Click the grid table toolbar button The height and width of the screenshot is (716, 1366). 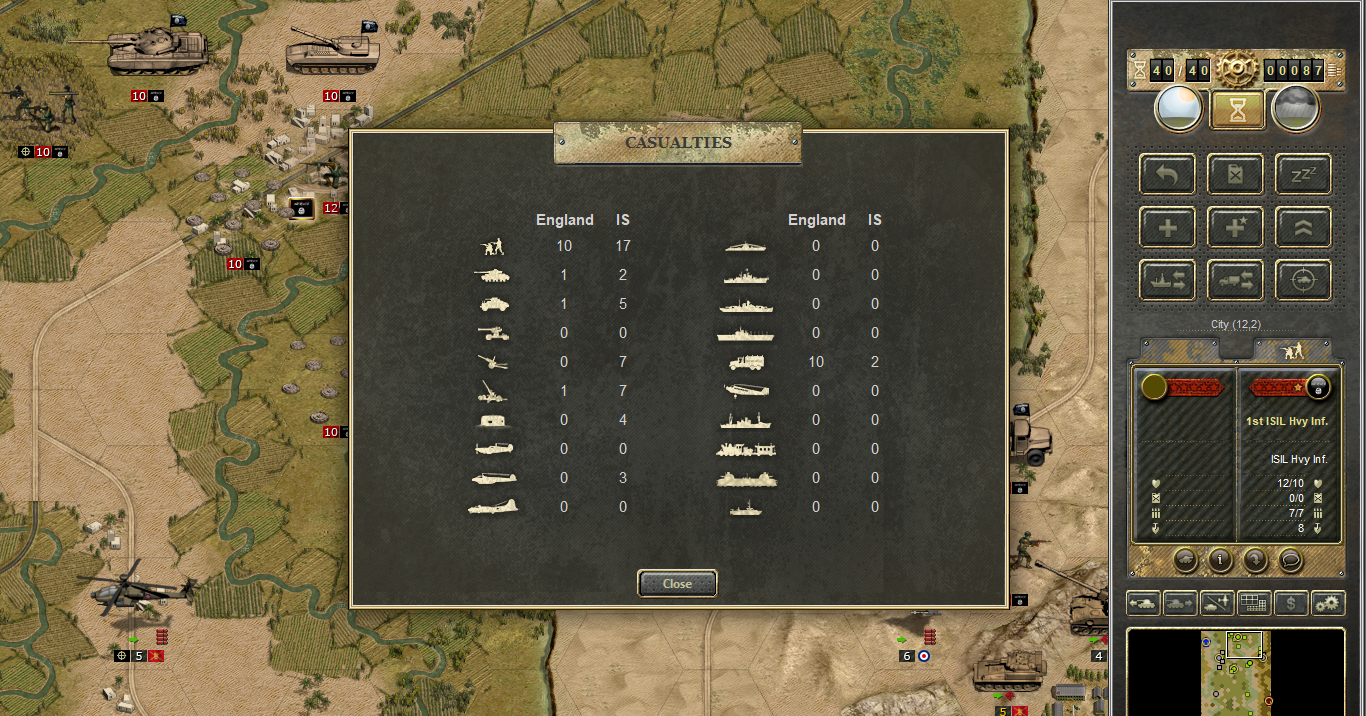(x=1254, y=603)
